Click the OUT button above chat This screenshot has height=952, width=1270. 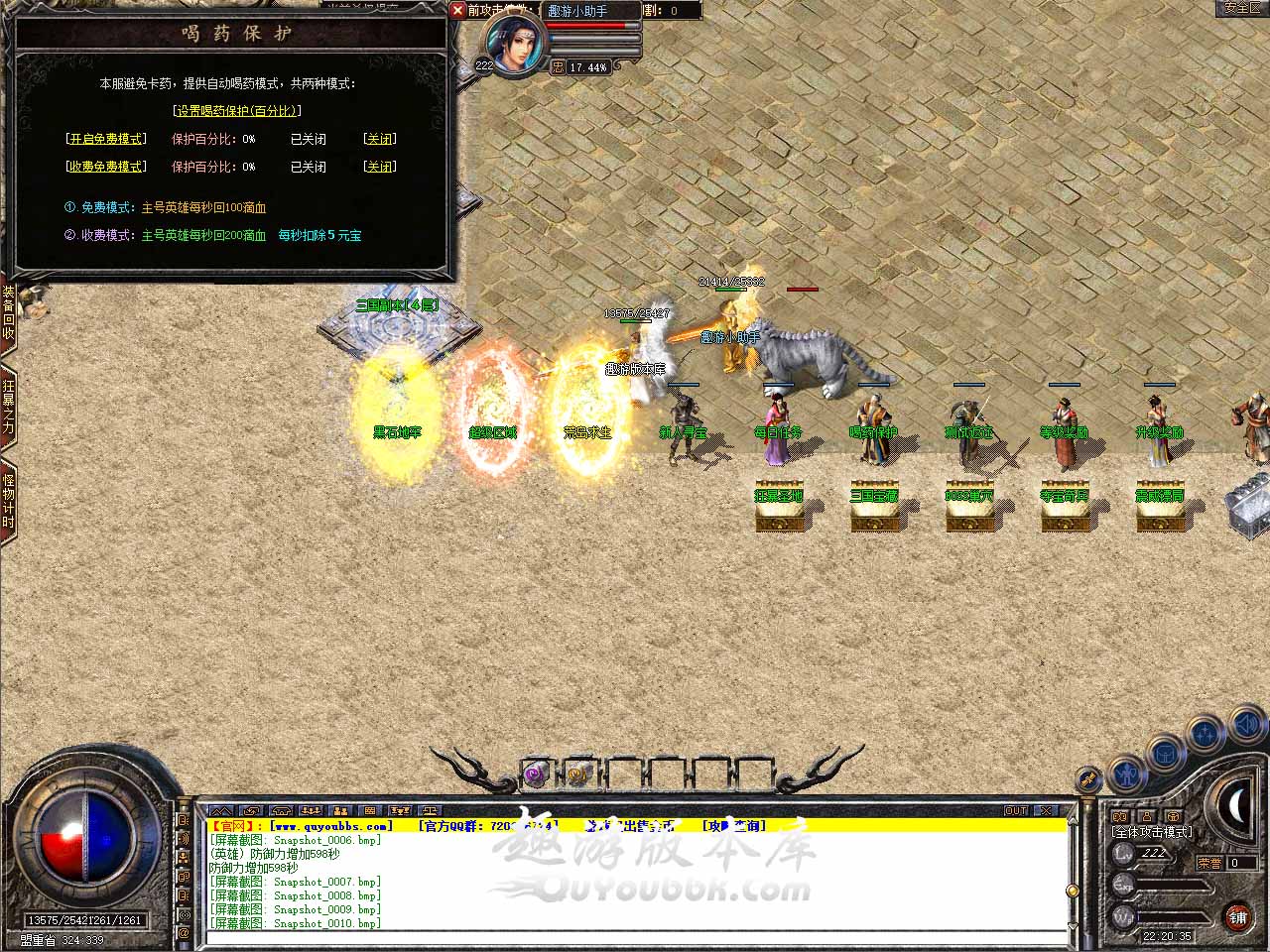tap(1016, 811)
